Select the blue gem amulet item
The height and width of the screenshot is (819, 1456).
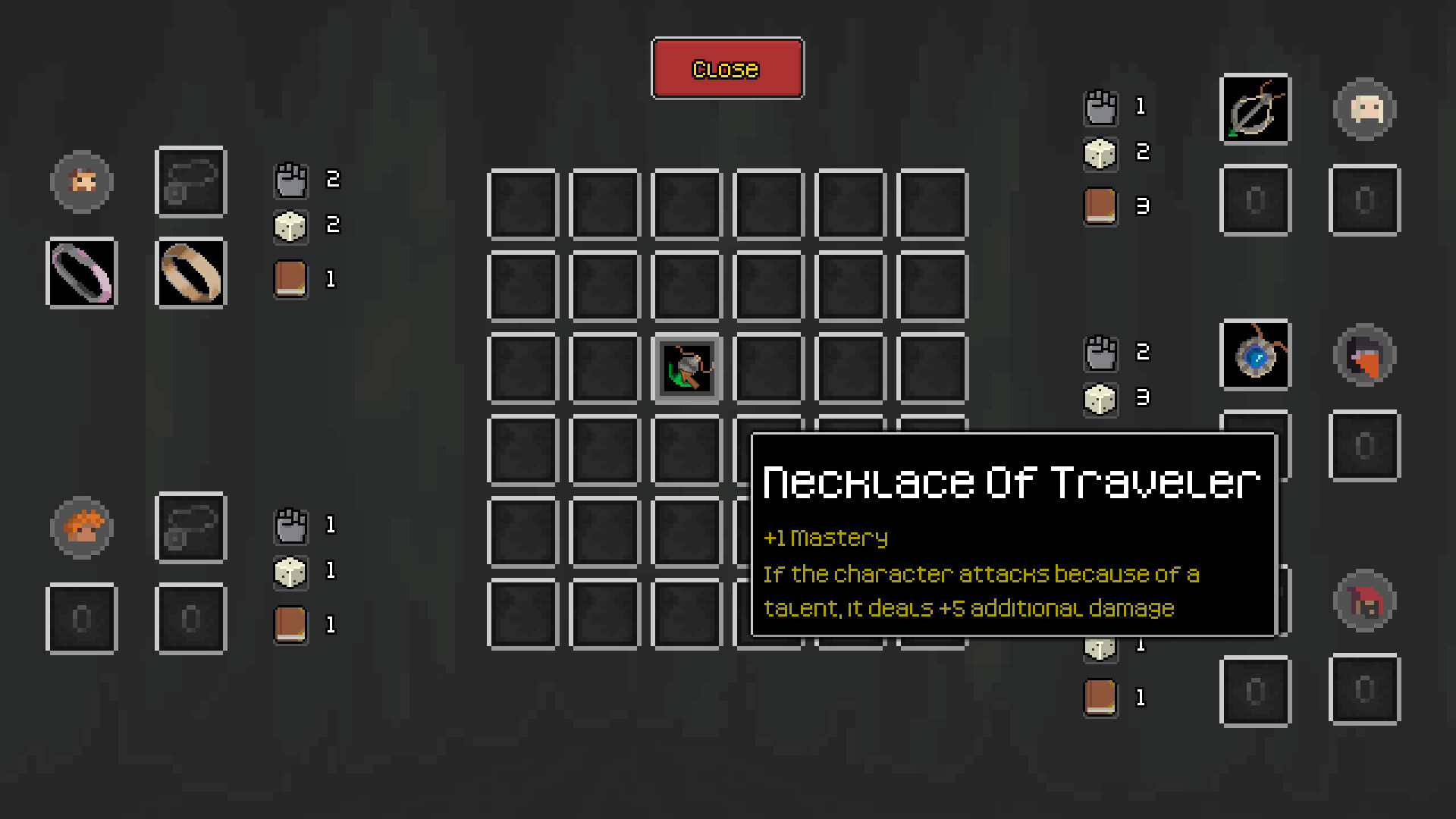pyautogui.click(x=1254, y=356)
